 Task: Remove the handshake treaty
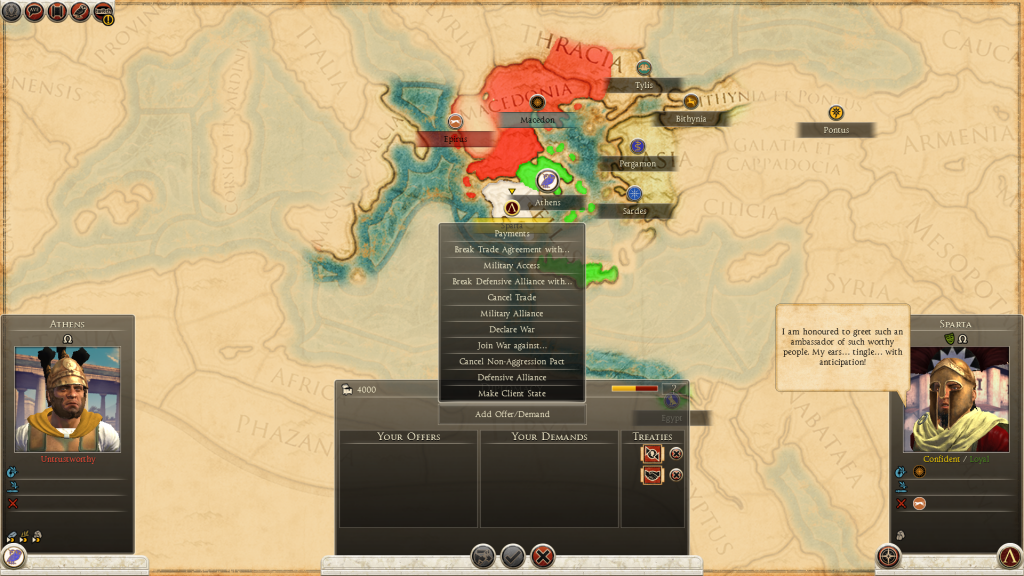[676, 475]
